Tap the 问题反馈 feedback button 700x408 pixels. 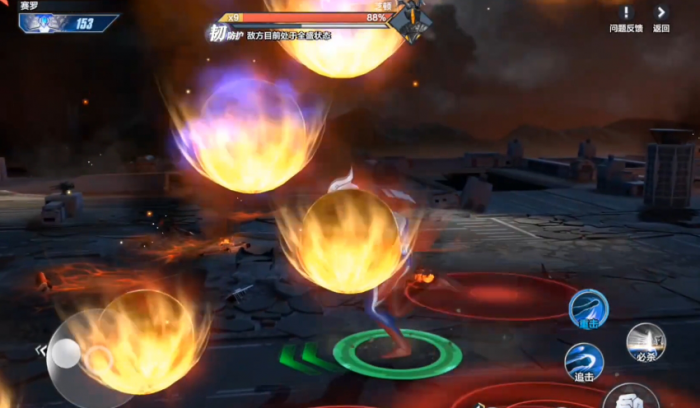[627, 17]
